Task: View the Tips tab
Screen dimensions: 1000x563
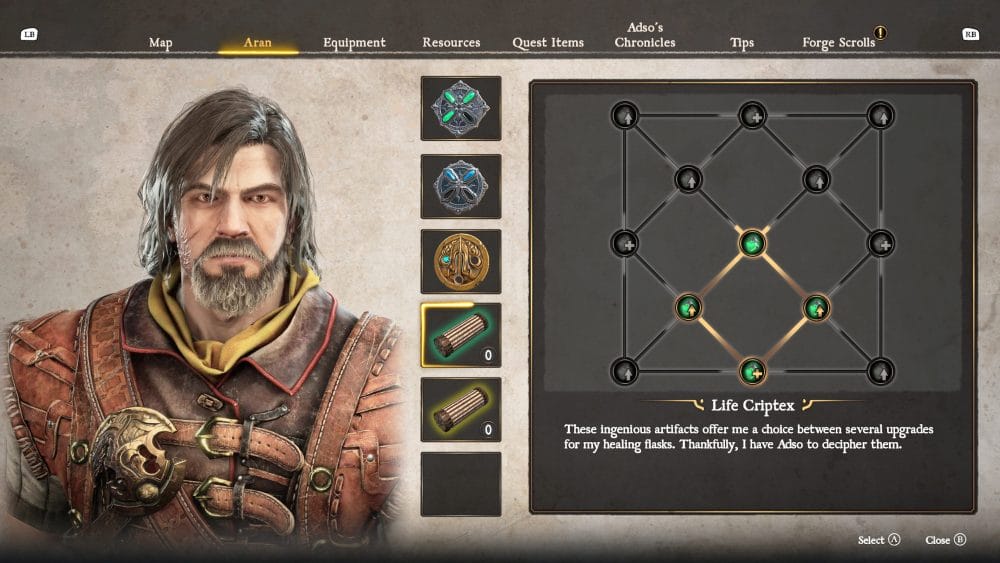Action: click(x=742, y=43)
